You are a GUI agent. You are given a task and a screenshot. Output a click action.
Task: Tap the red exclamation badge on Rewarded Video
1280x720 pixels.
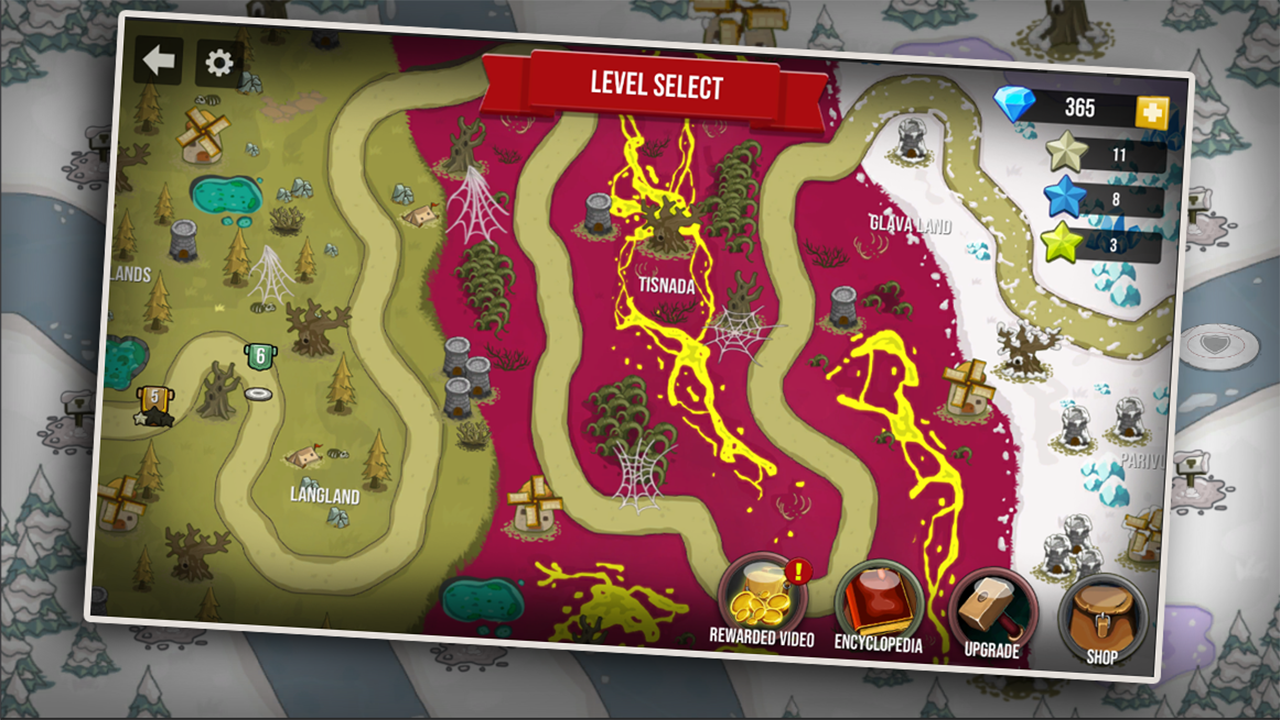[x=797, y=573]
